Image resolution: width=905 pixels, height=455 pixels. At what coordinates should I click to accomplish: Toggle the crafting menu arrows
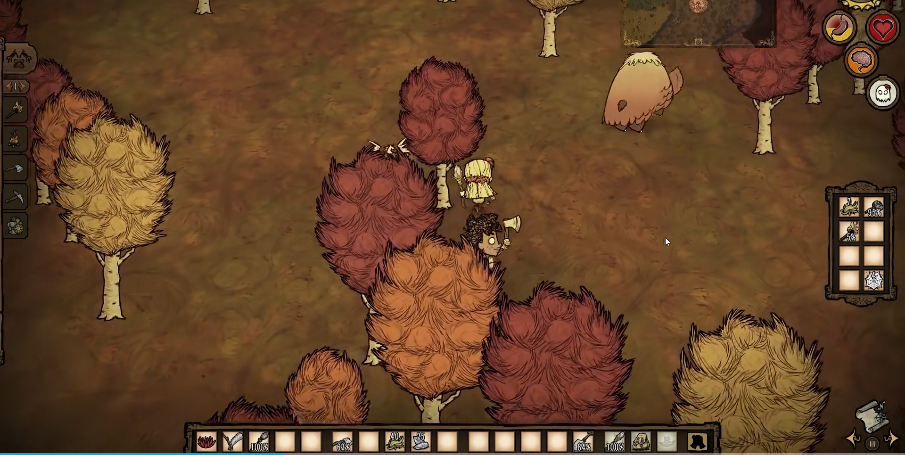click(x=18, y=85)
